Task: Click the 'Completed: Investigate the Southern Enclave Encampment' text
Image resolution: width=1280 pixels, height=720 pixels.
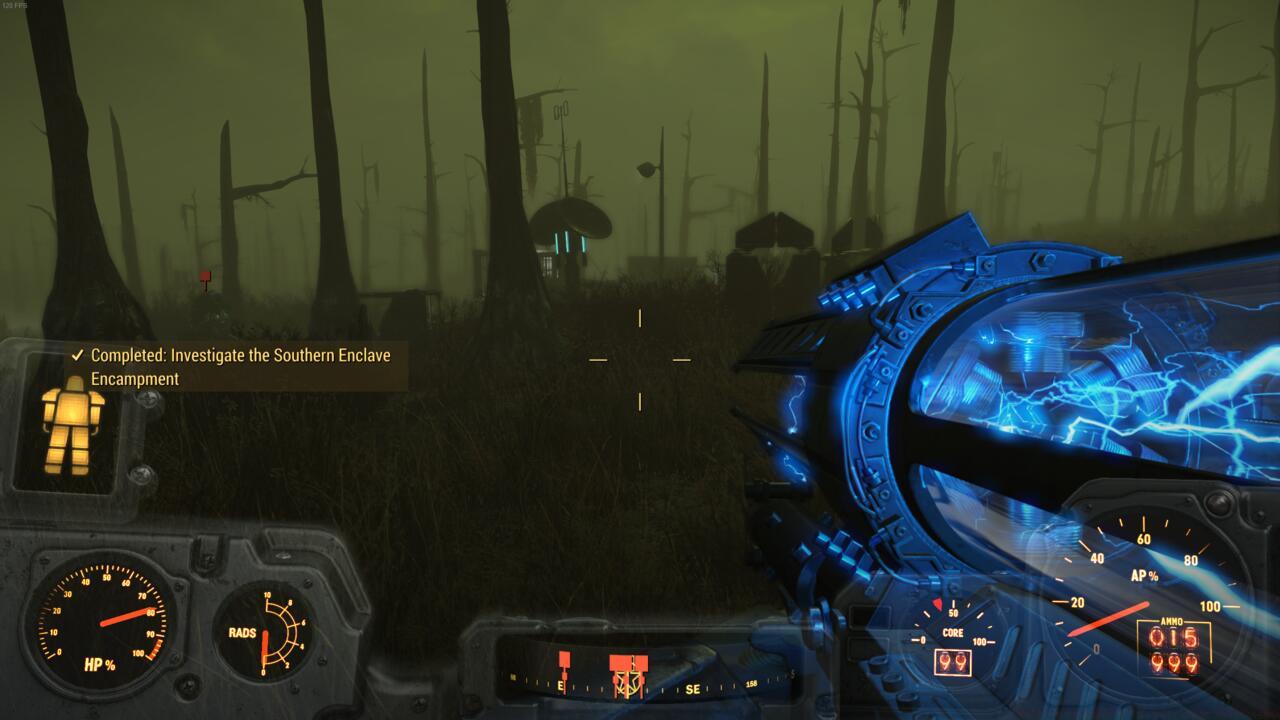Action: [x=240, y=366]
